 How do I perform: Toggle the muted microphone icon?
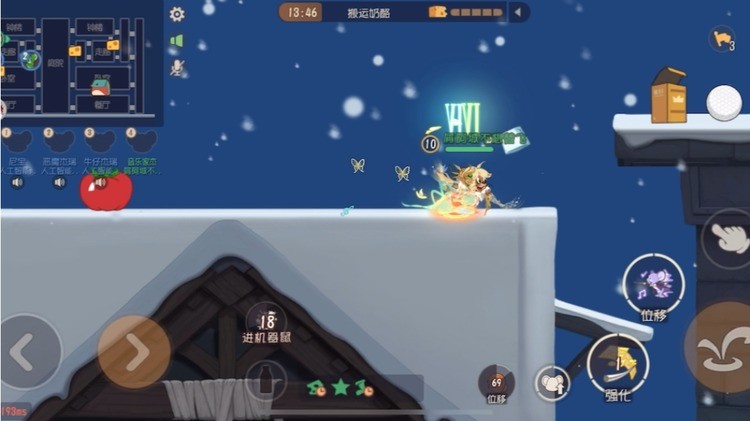pyautogui.click(x=177, y=67)
